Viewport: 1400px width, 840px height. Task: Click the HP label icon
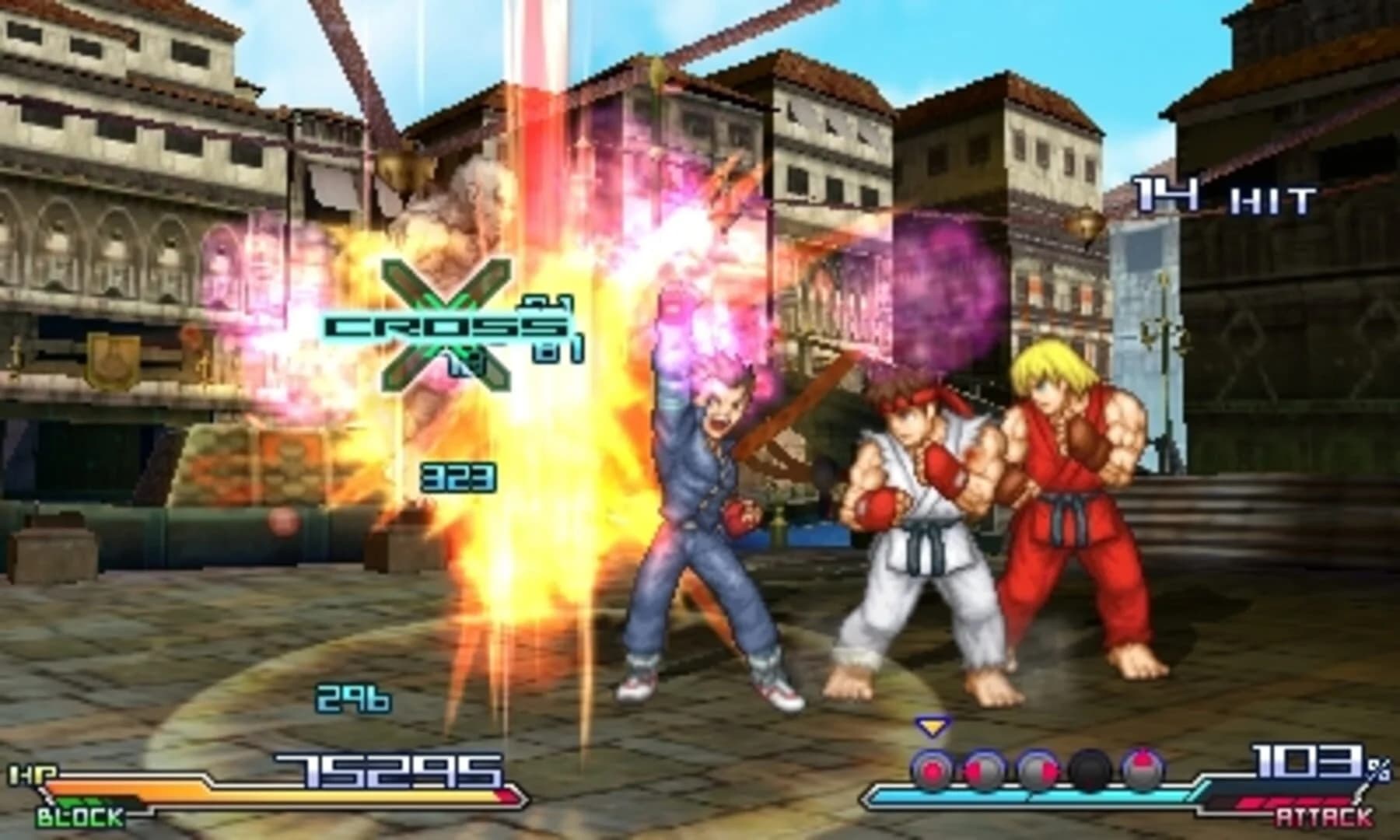point(33,772)
